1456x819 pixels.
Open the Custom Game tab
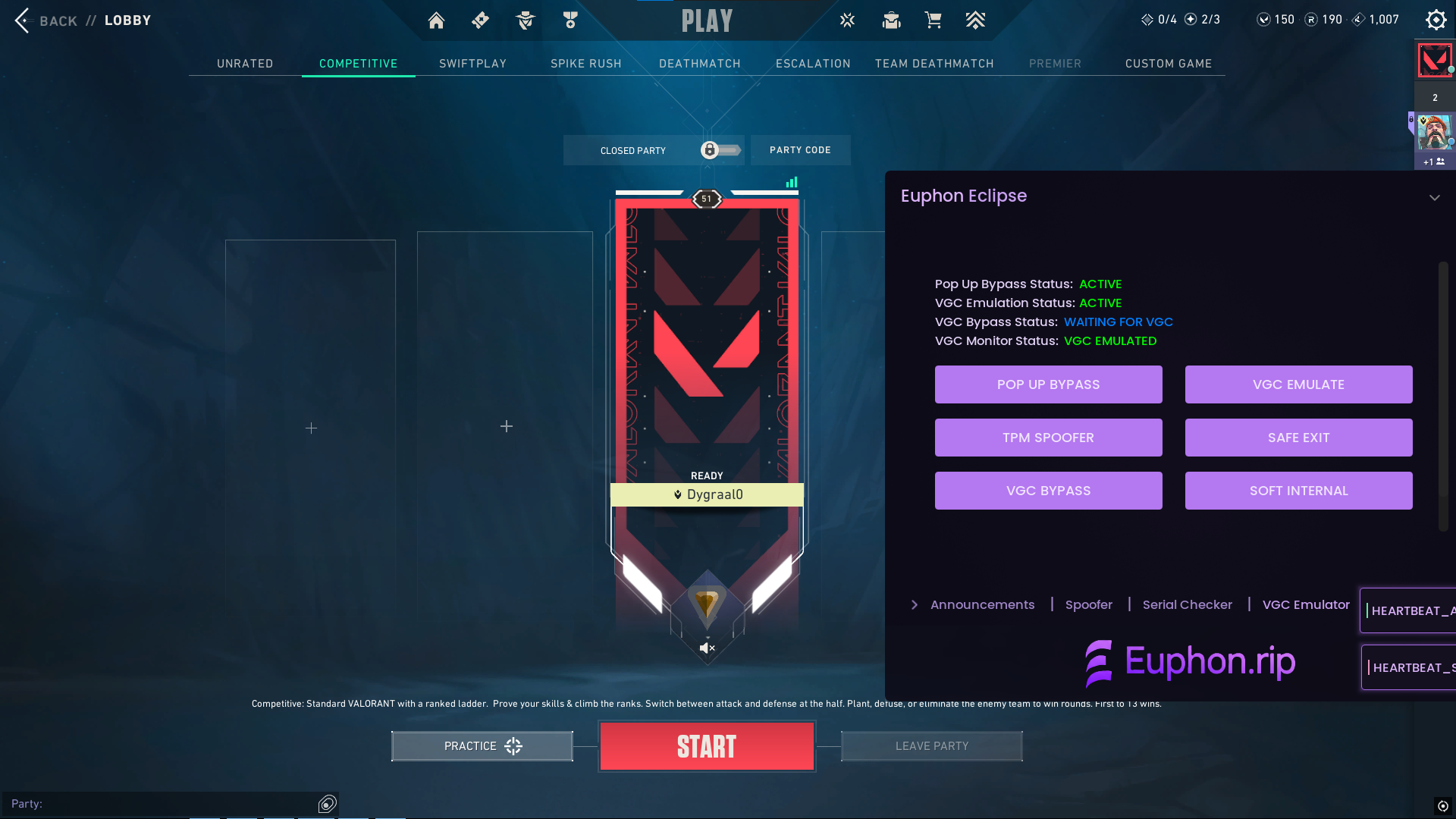coord(1168,64)
